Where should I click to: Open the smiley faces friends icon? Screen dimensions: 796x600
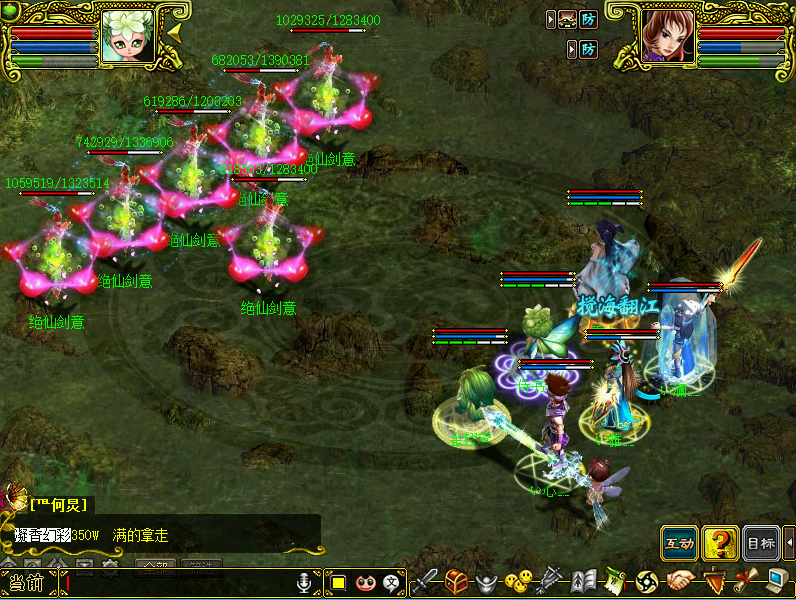[517, 581]
